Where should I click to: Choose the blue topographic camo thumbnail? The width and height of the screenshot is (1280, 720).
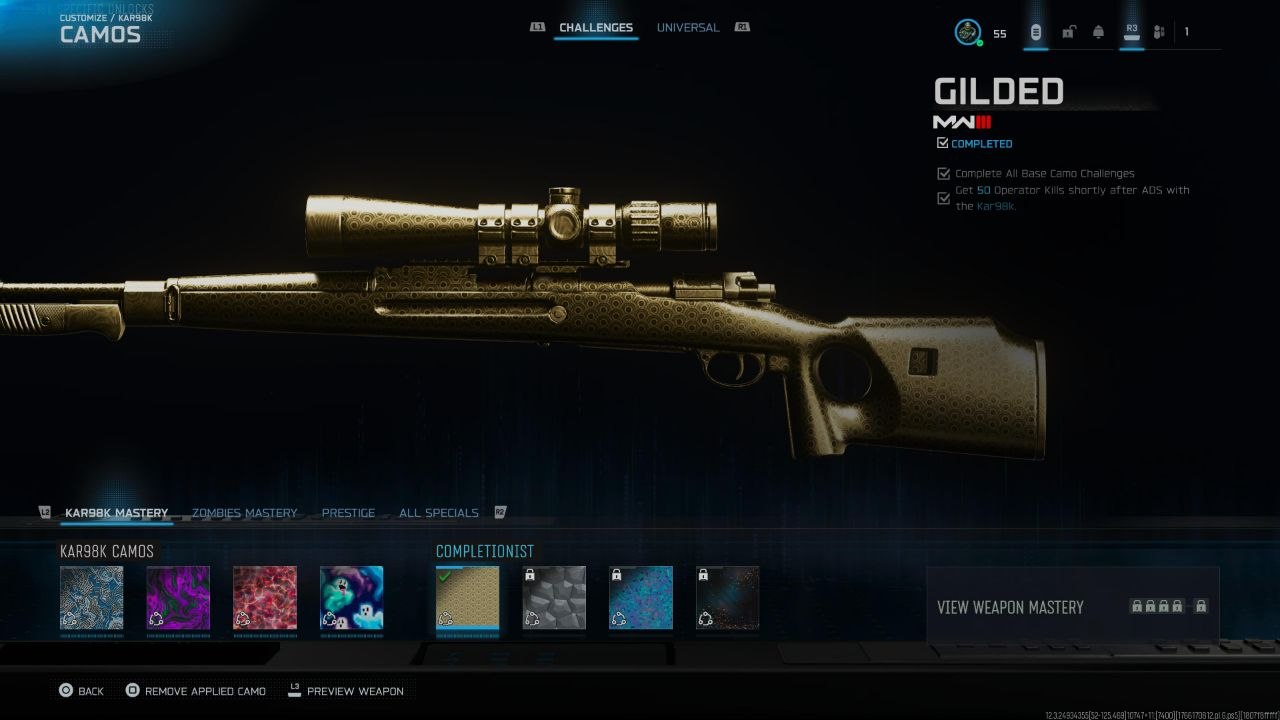pos(92,598)
